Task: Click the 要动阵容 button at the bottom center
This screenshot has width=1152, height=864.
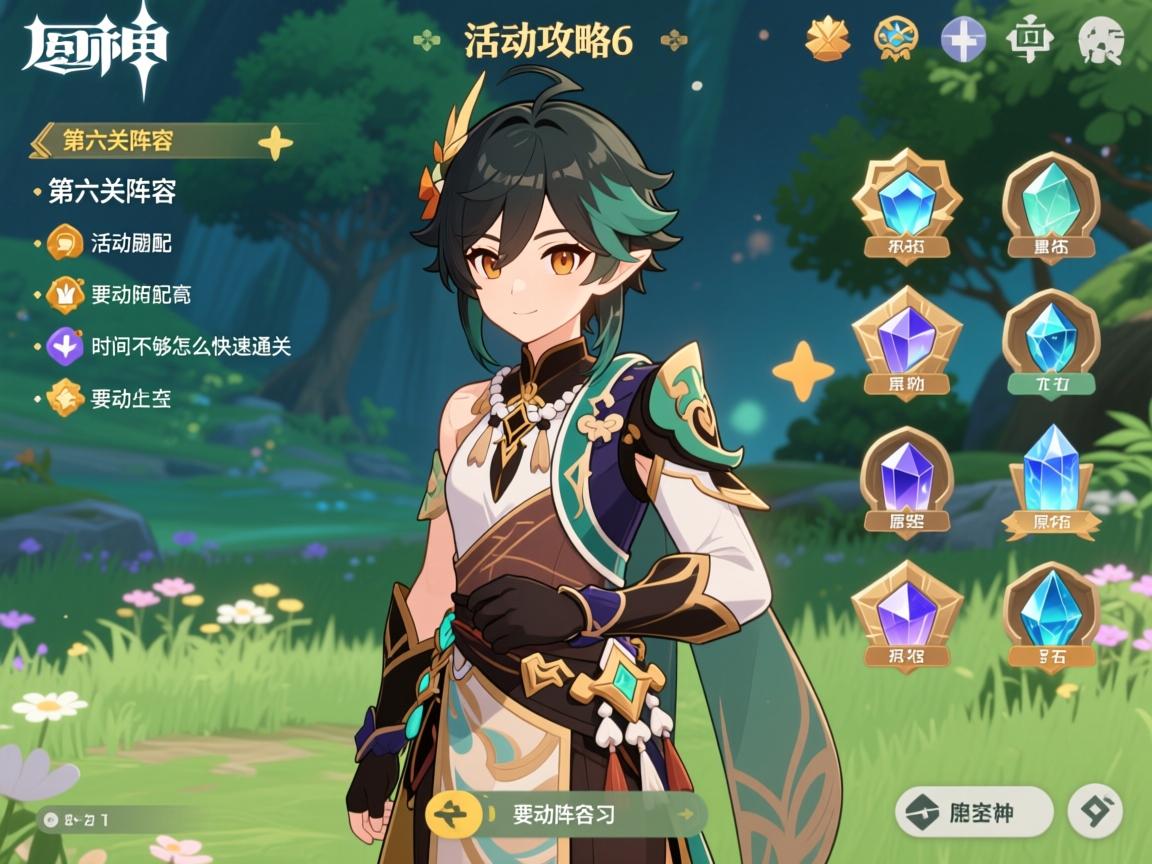Action: (566, 814)
